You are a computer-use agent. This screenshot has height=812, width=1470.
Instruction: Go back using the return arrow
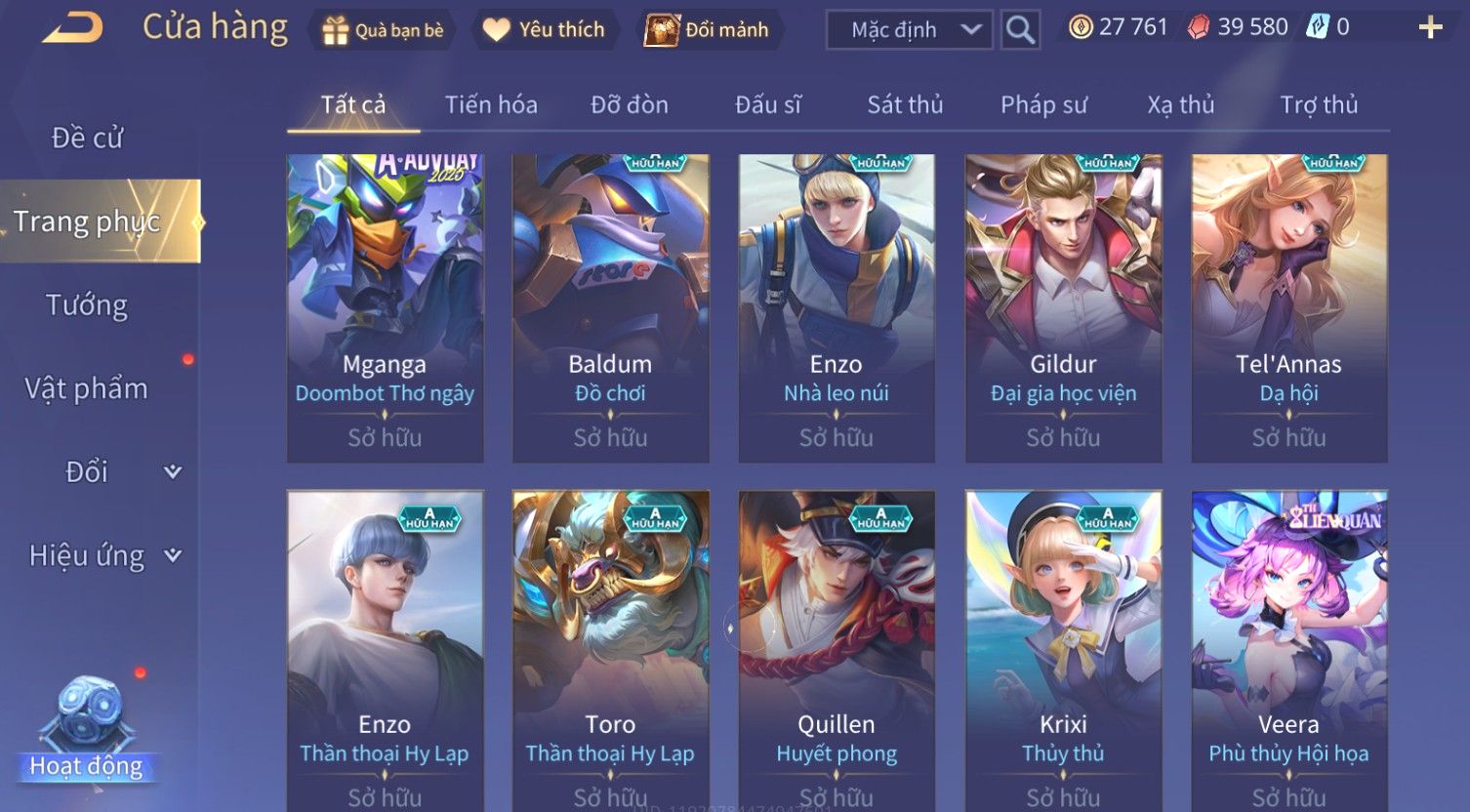(x=72, y=28)
